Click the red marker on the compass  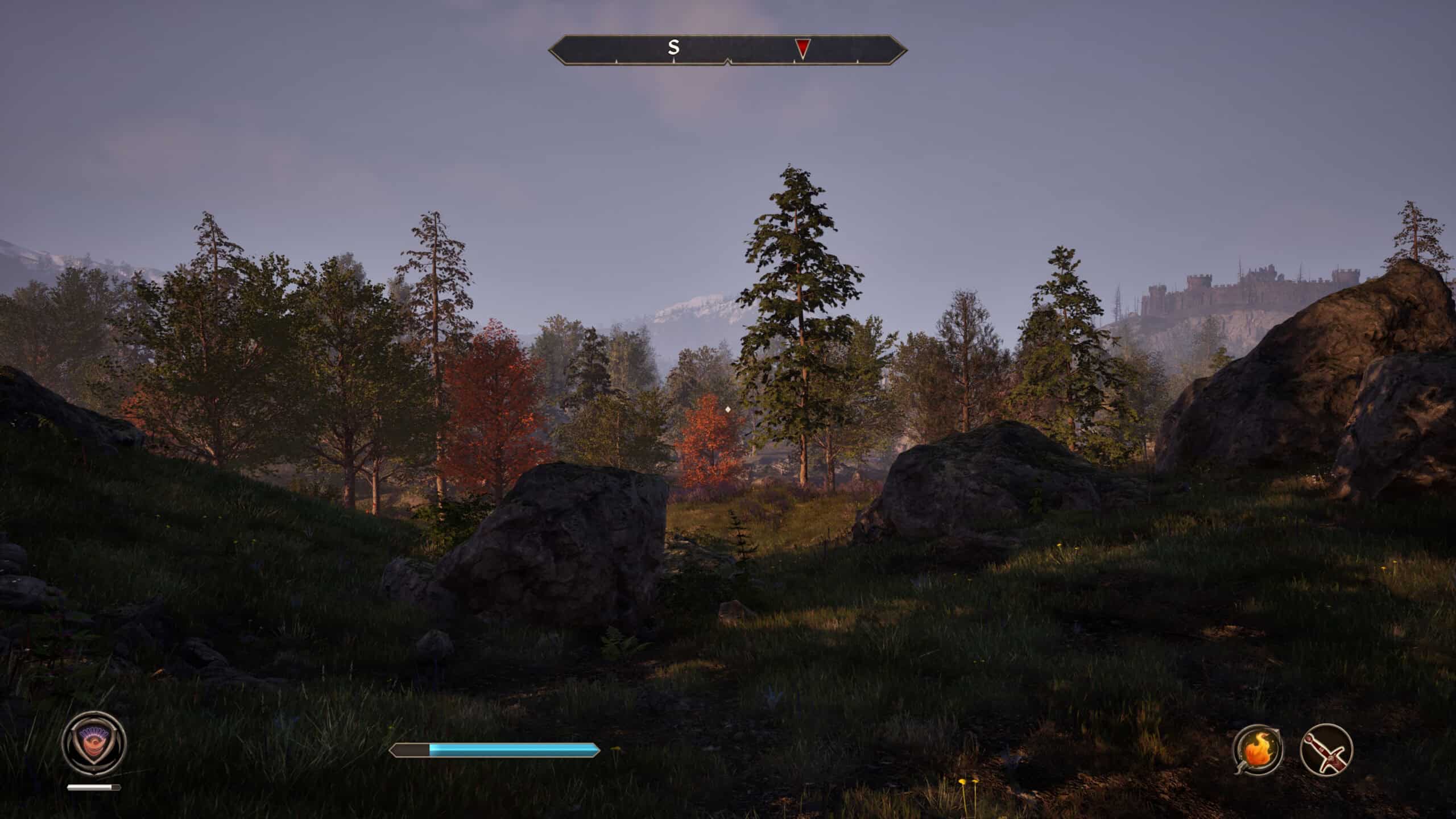pyautogui.click(x=802, y=48)
